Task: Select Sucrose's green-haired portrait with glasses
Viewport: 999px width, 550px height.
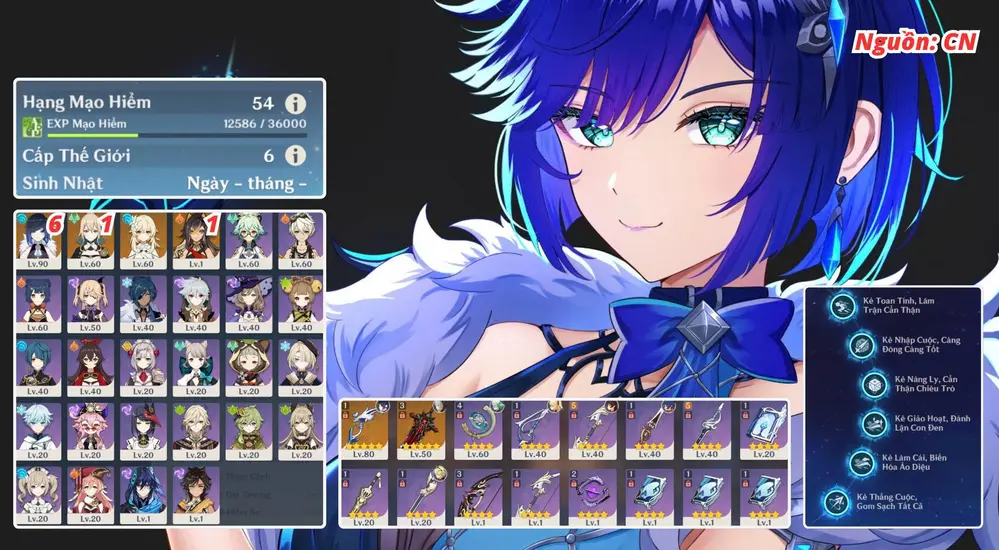Action: (x=247, y=240)
